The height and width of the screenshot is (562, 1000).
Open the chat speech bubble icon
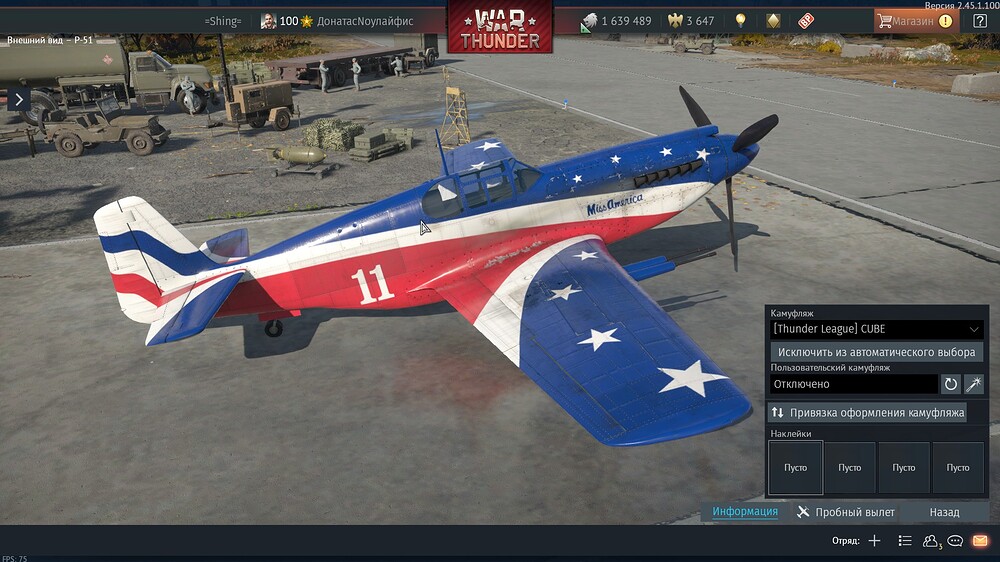pos(955,541)
